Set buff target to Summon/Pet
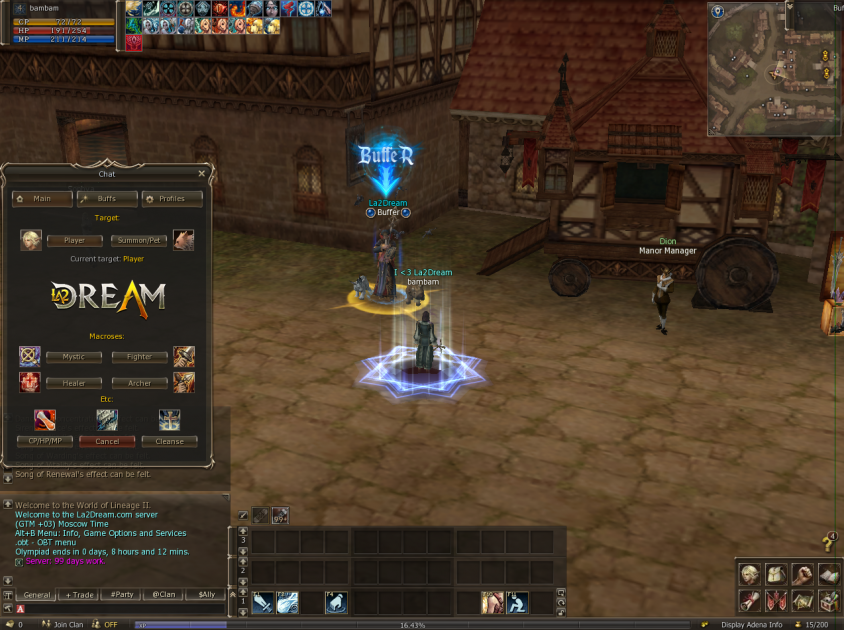 pos(138,240)
